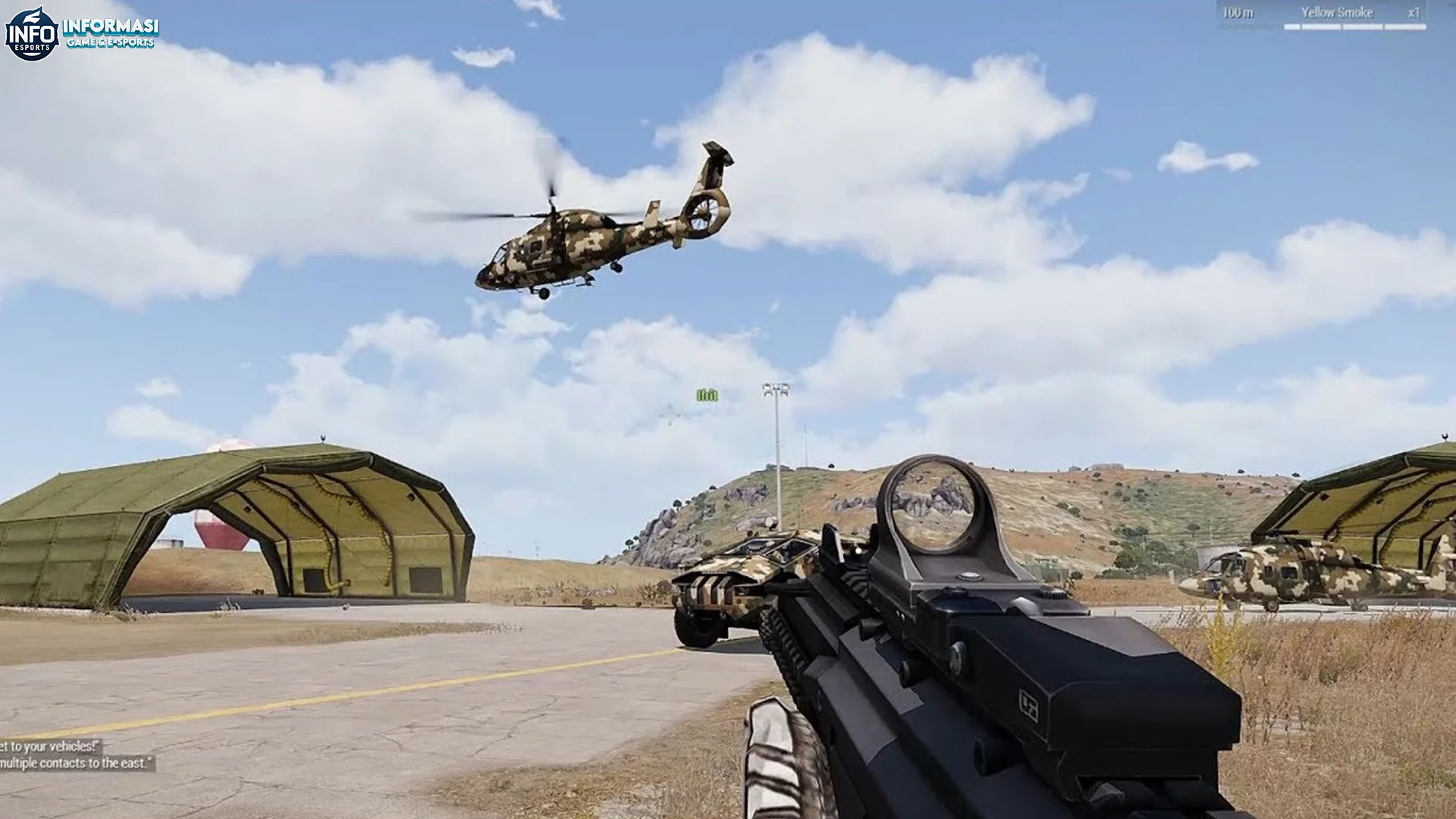Click the x1 item count indicator
1456x819 pixels.
1412,12
